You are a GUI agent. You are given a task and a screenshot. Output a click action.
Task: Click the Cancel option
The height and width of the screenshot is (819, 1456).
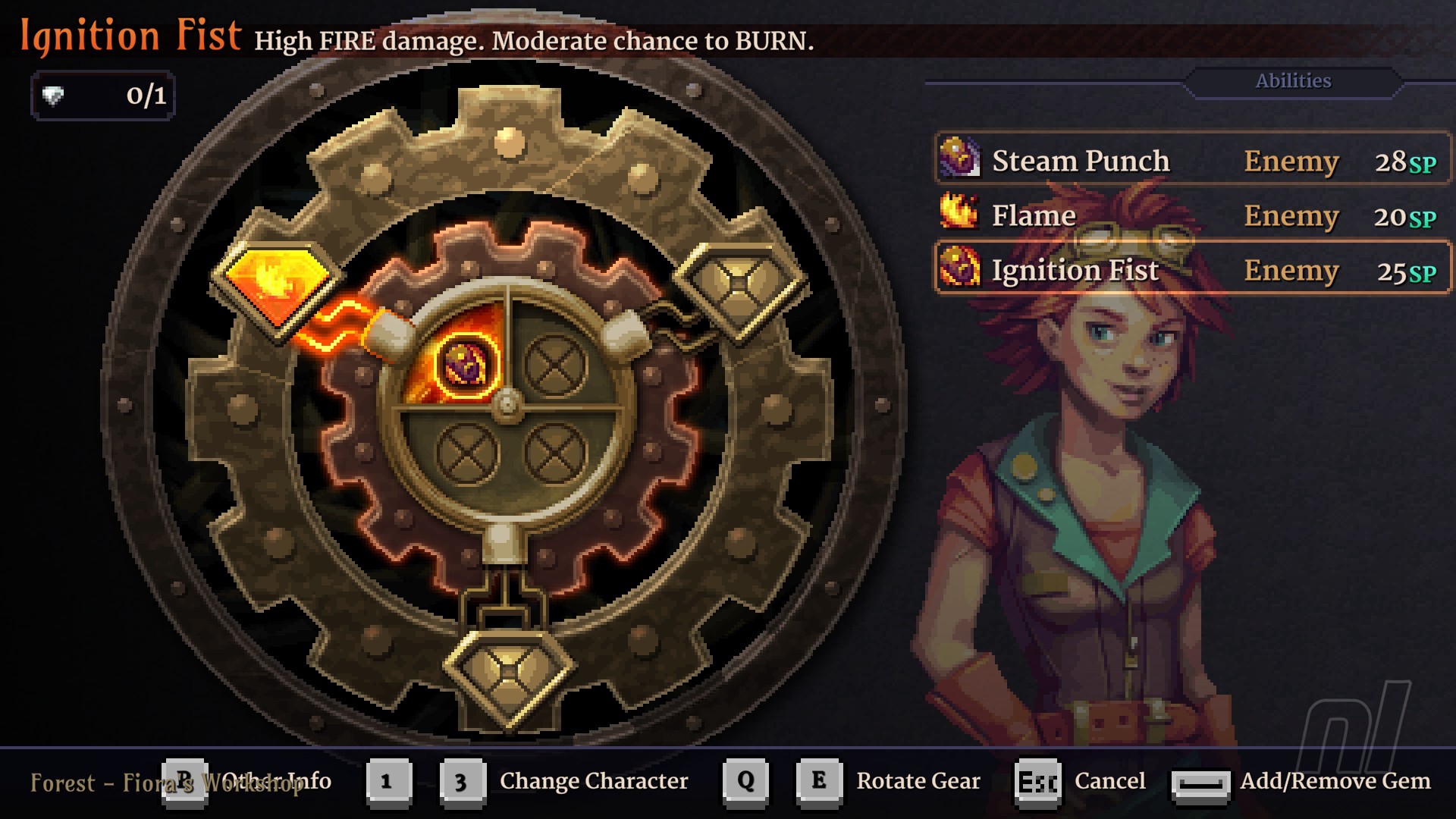pyautogui.click(x=1109, y=780)
